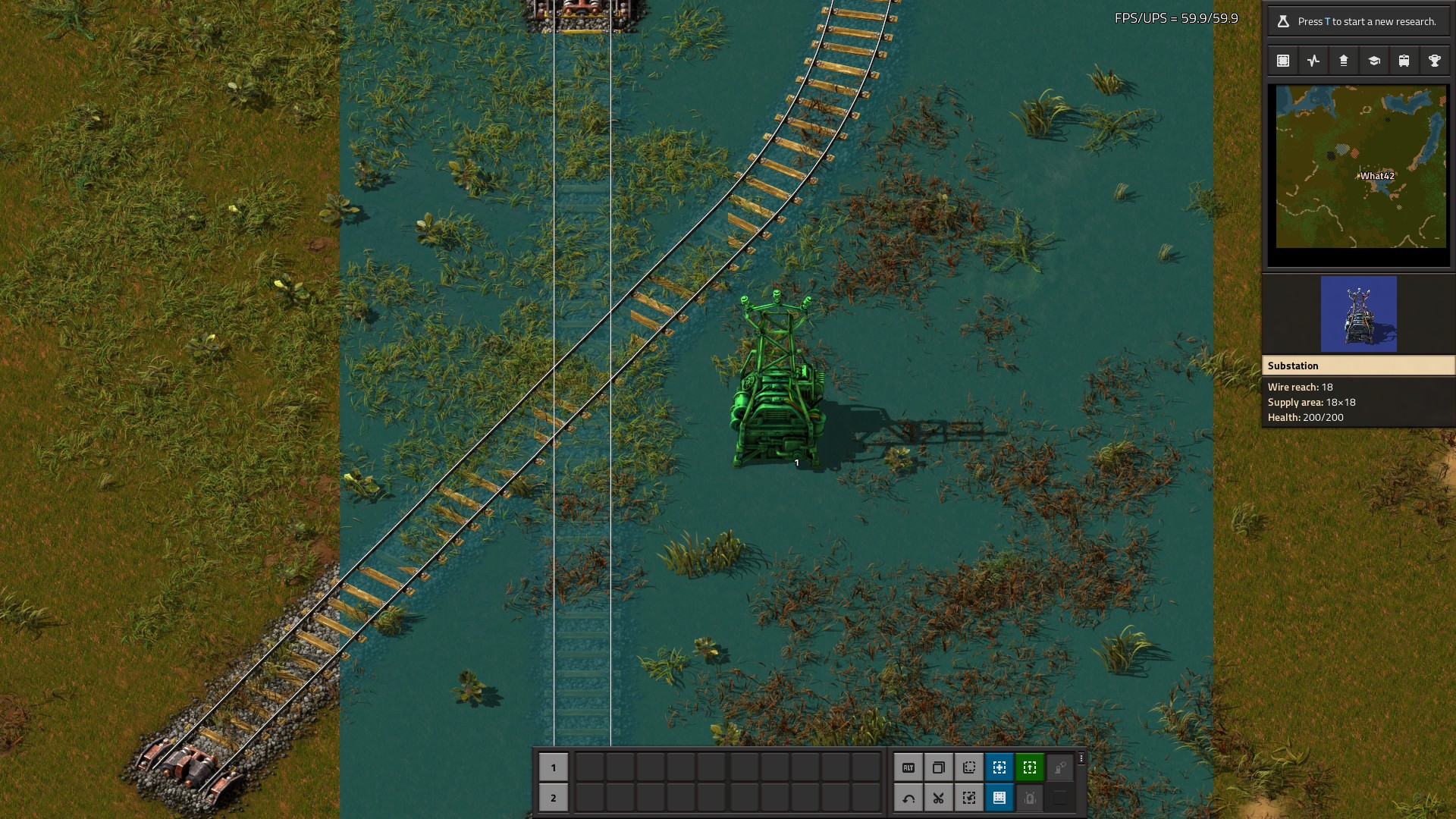Toggle ALT mode in shortcut bar
The height and width of the screenshot is (819, 1456).
[x=908, y=767]
